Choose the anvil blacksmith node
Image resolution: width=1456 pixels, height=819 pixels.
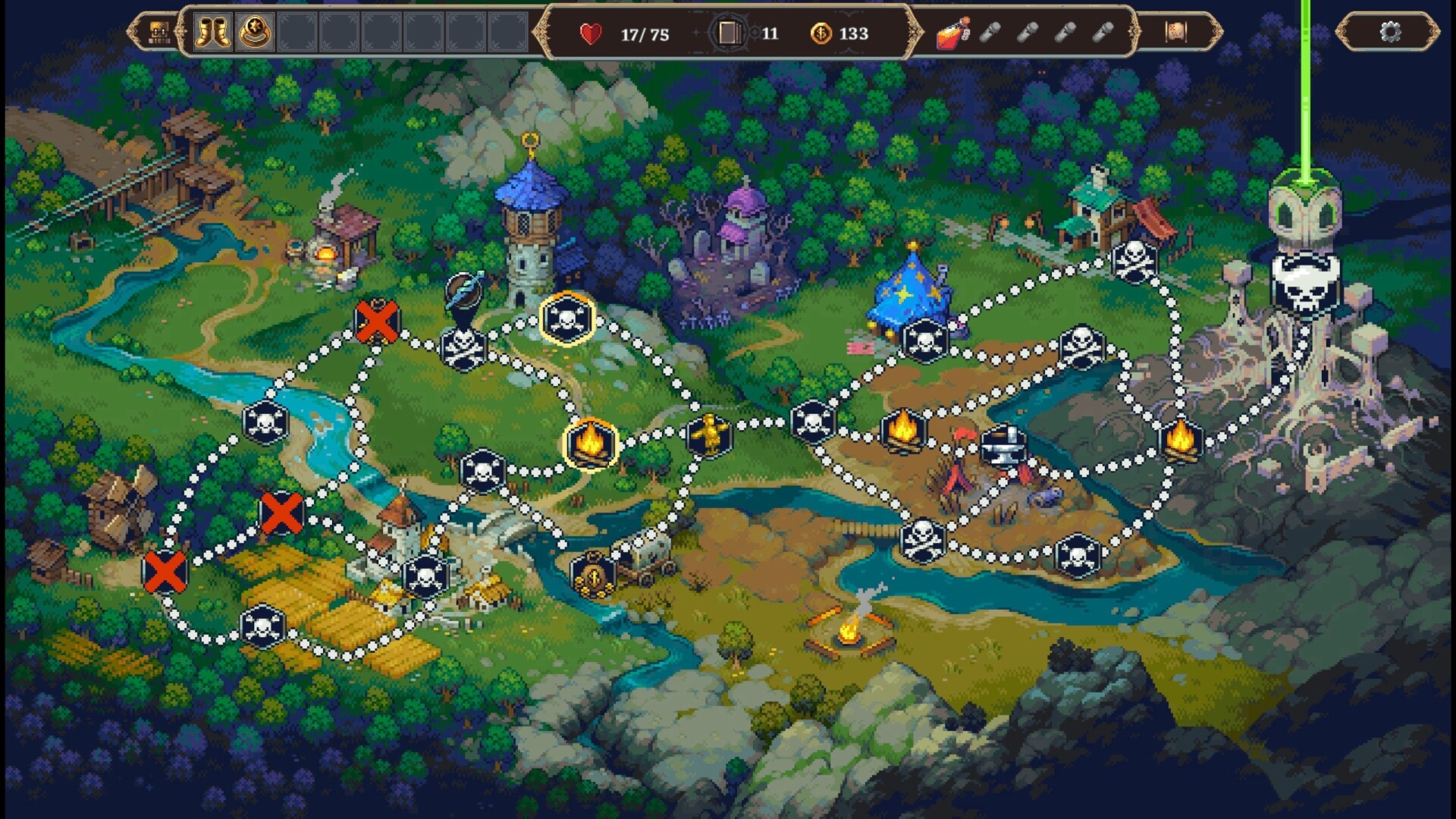(x=1006, y=444)
